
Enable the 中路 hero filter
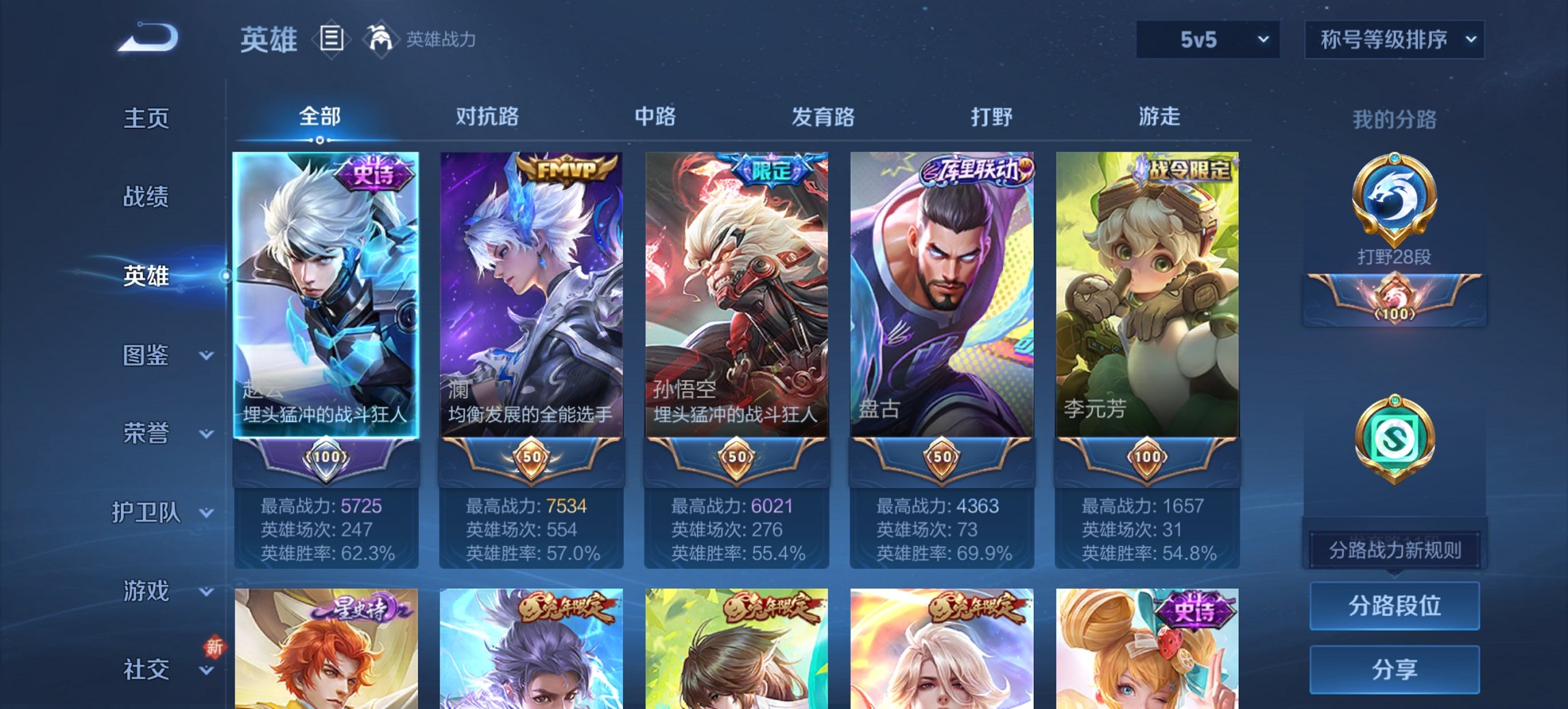coord(653,117)
